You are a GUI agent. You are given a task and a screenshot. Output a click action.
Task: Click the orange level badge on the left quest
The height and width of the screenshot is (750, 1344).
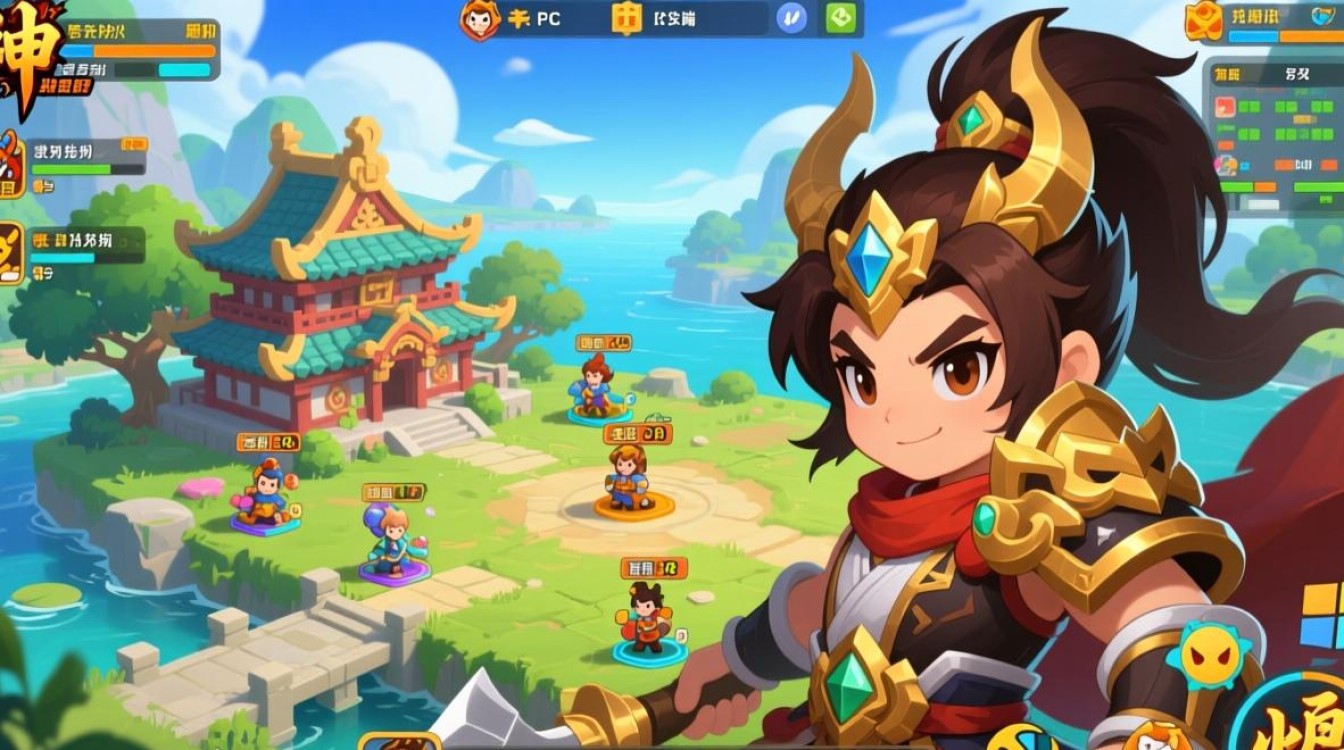click(x=136, y=143)
